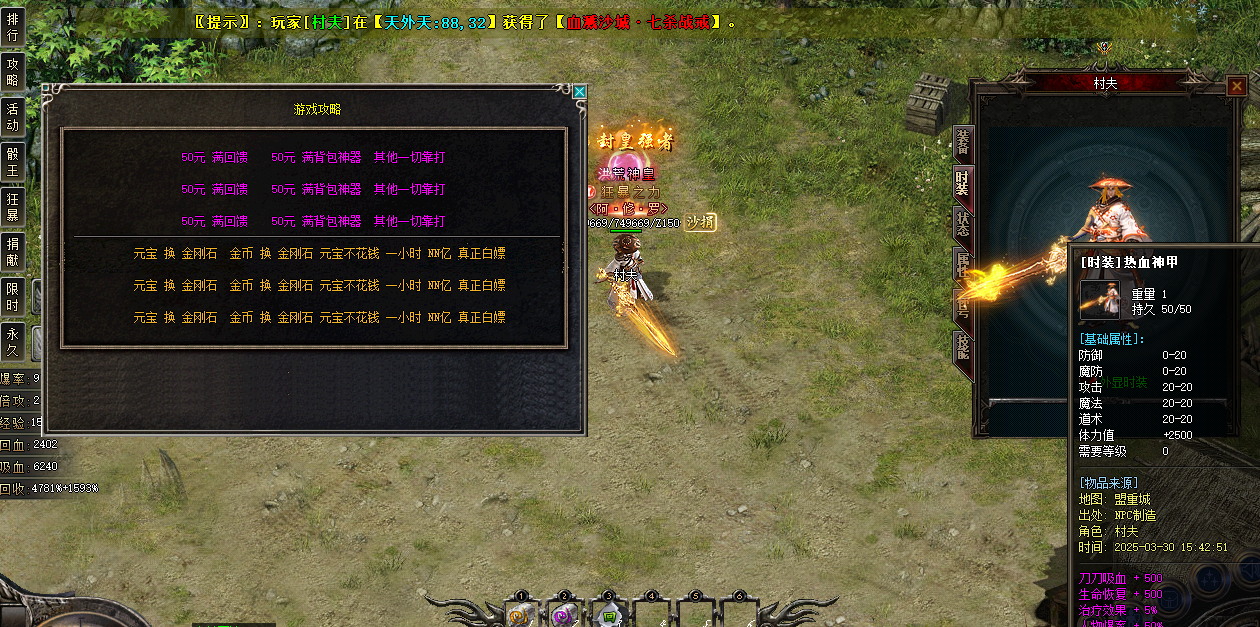
Task: Use the purple swirl scroll in hotbar slot 2
Action: (563, 616)
